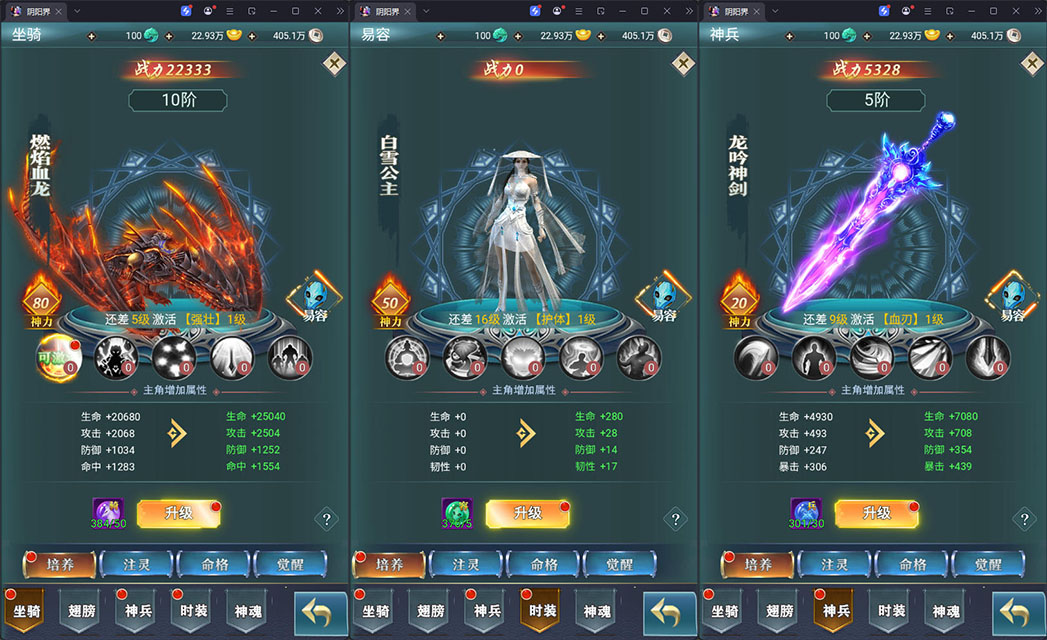1047x640 pixels.
Task: Close the 坐骑 mount panel with the X
Action: click(334, 64)
